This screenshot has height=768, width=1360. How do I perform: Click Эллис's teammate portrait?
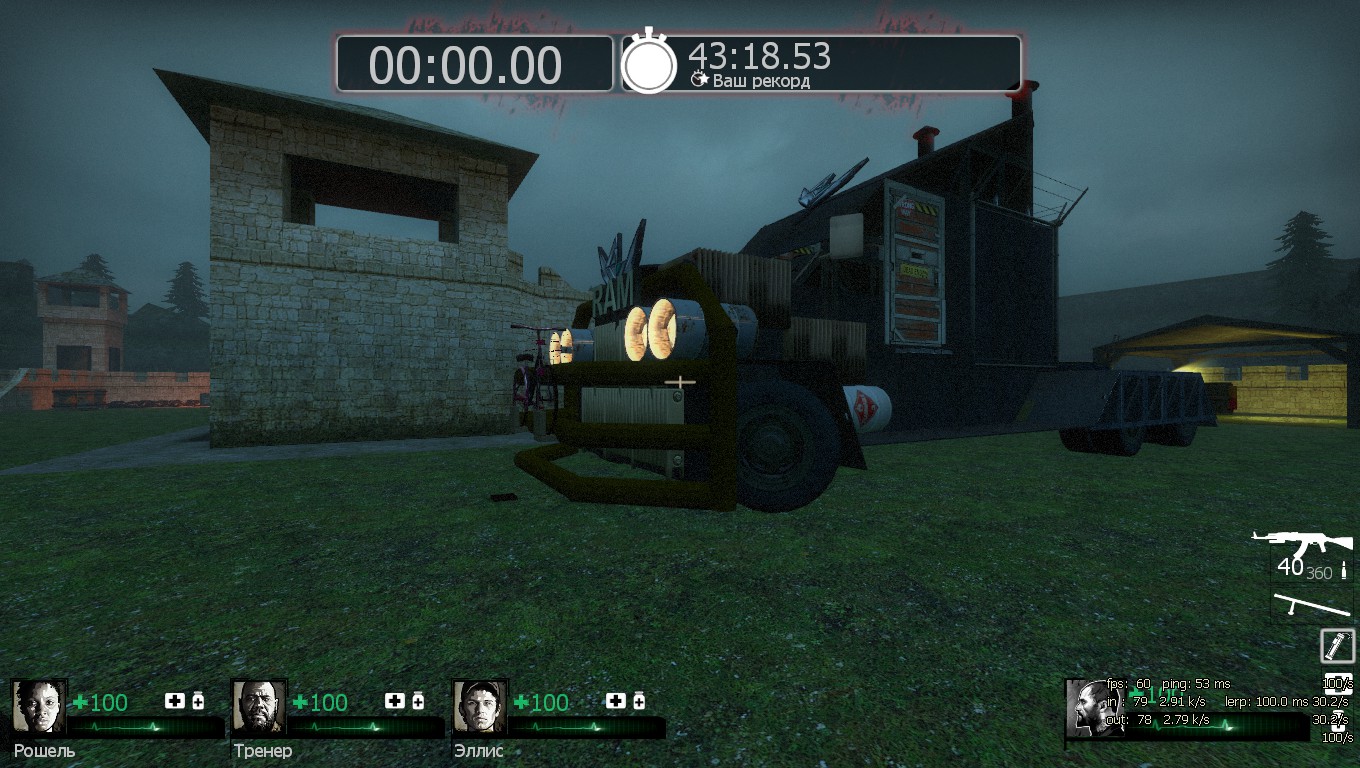[479, 707]
